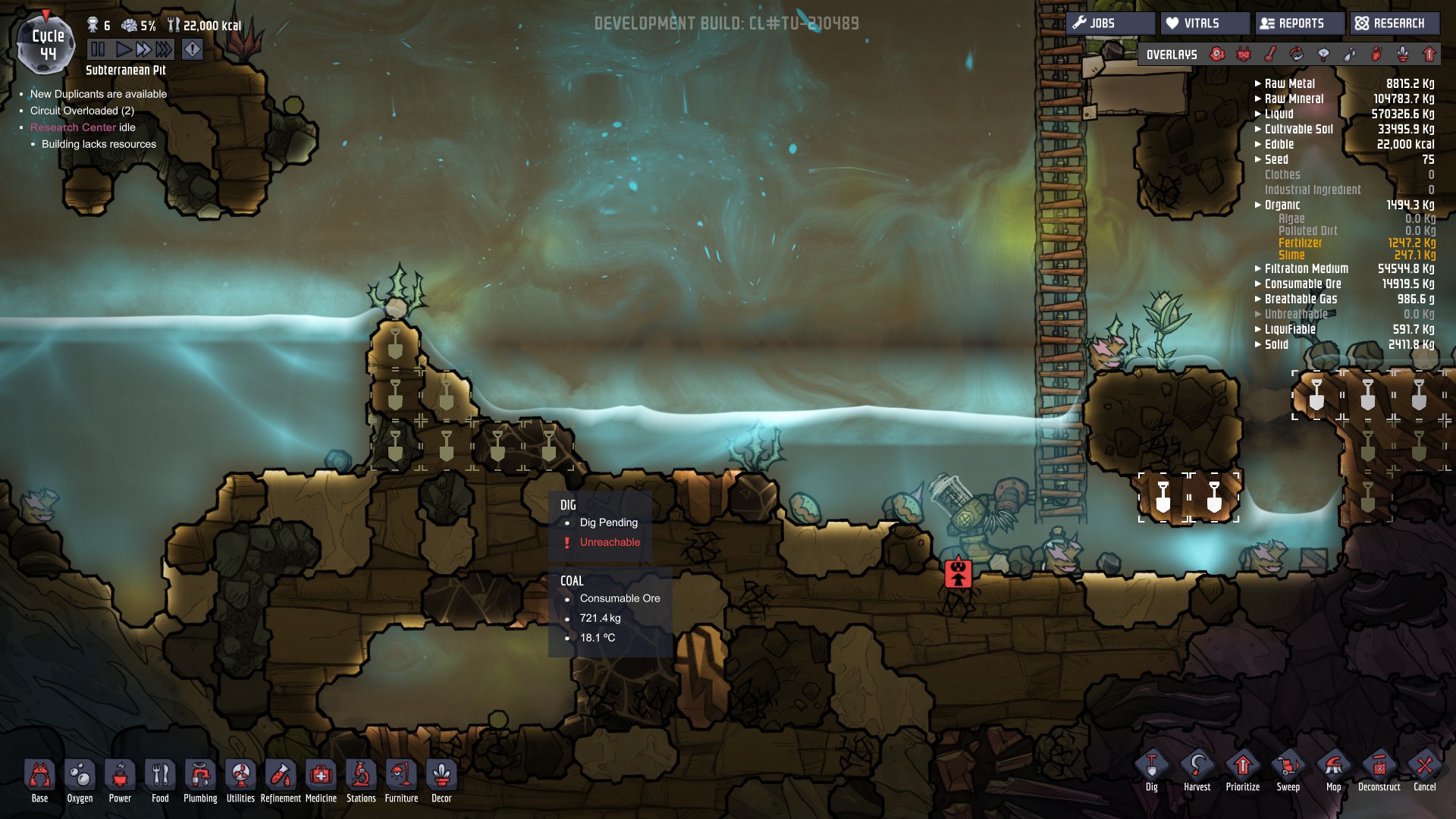The image size is (1456, 819).
Task: Expand the Liquid resource category
Action: (x=1279, y=114)
